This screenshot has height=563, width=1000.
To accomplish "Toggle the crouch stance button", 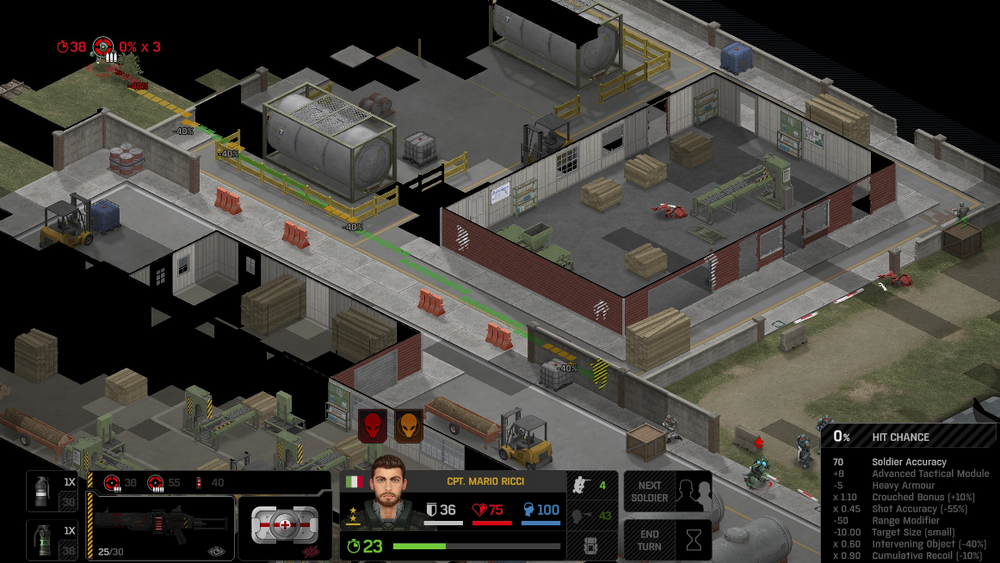I will pyautogui.click(x=581, y=485).
